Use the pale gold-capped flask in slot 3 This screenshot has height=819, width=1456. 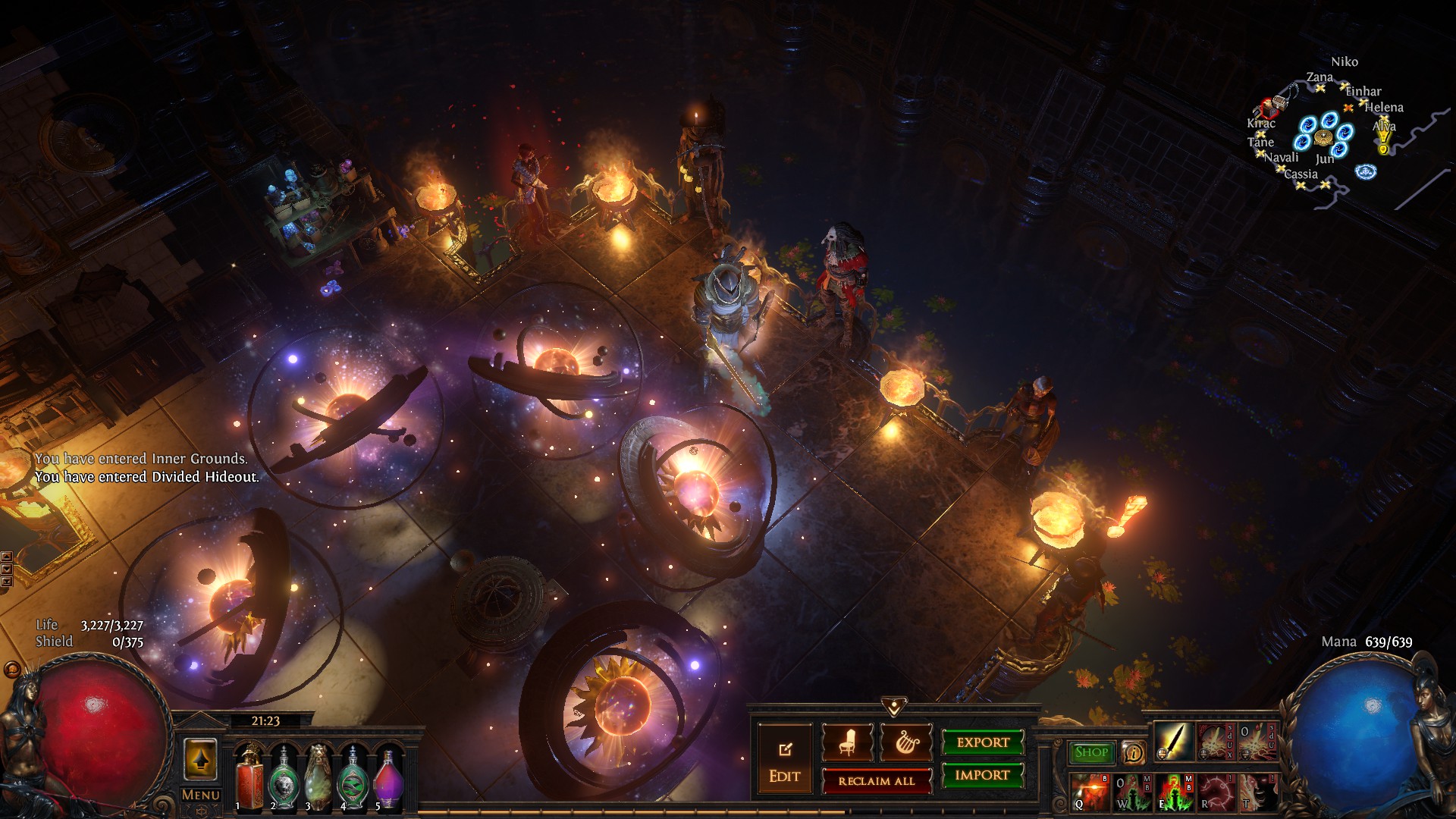tap(318, 777)
